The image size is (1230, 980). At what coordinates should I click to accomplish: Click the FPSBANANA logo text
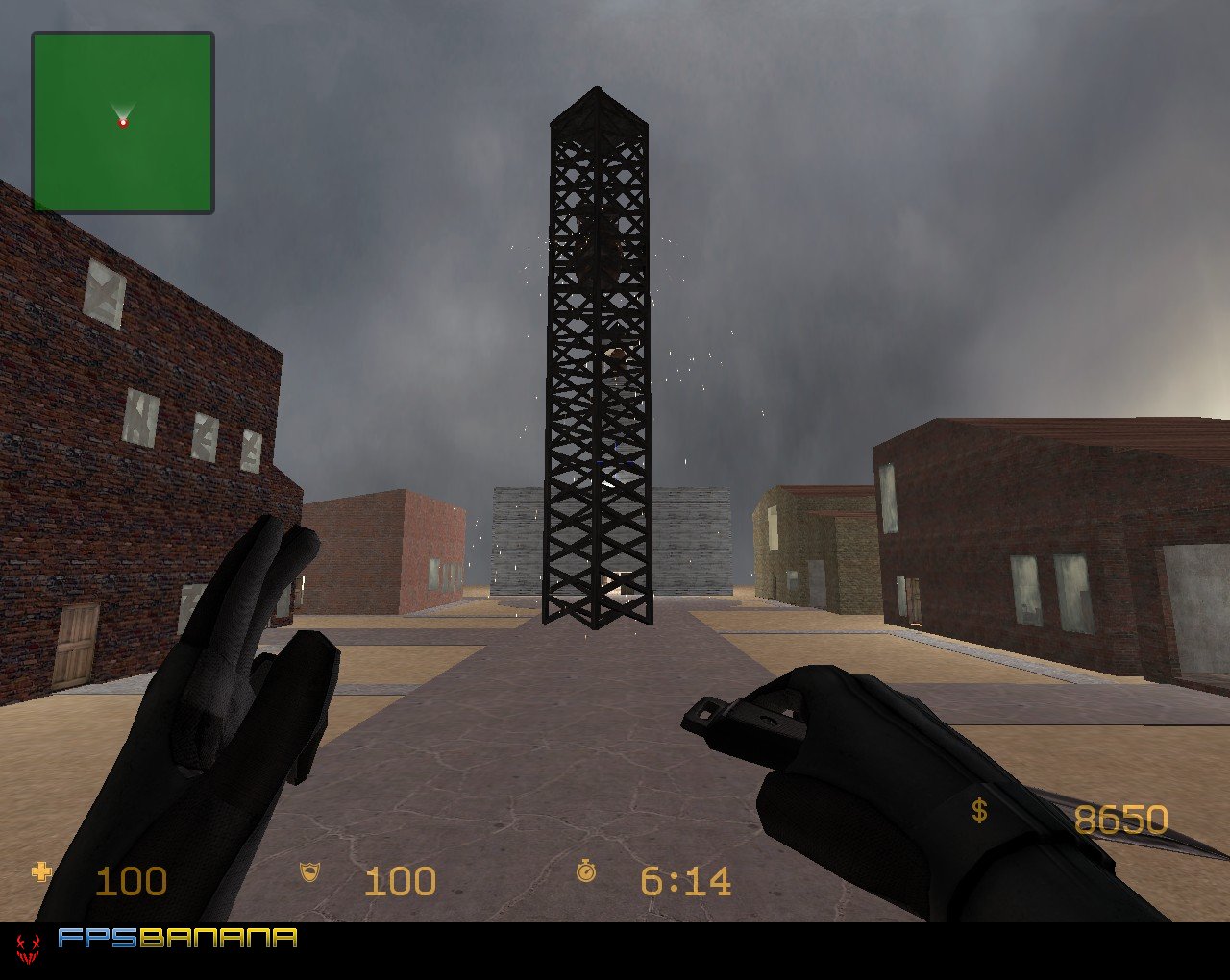(178, 942)
